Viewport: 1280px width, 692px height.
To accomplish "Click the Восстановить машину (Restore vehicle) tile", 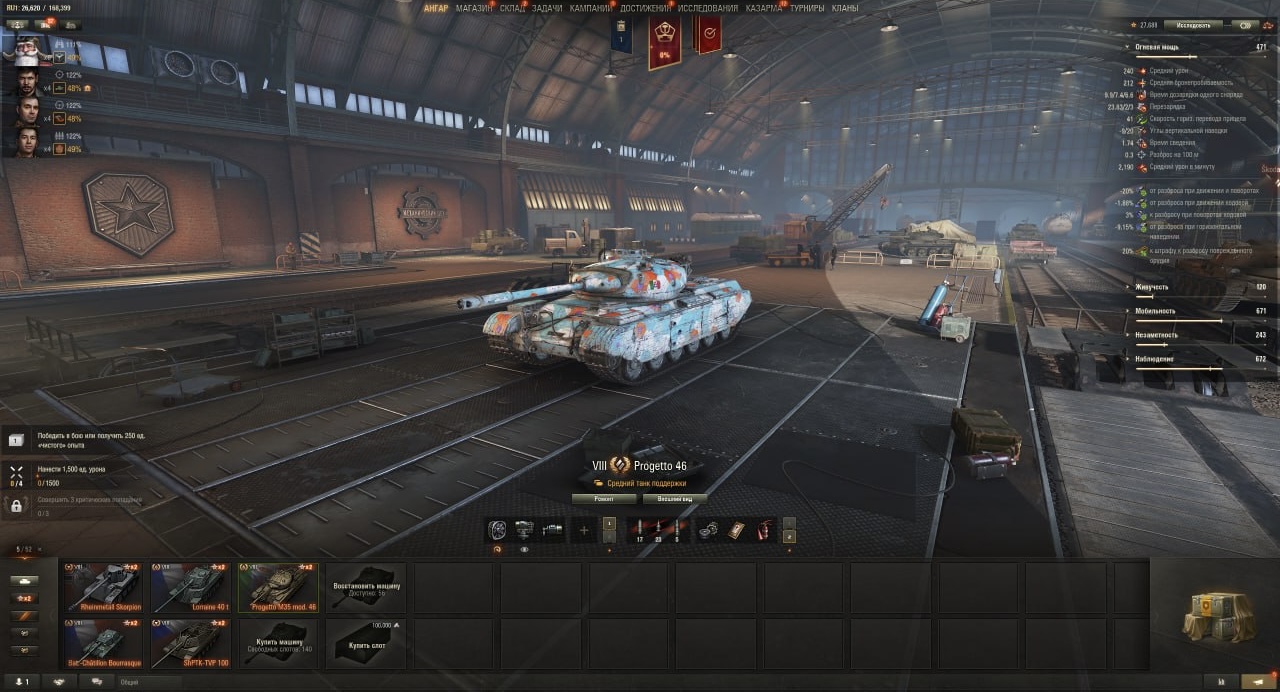I will click(366, 587).
